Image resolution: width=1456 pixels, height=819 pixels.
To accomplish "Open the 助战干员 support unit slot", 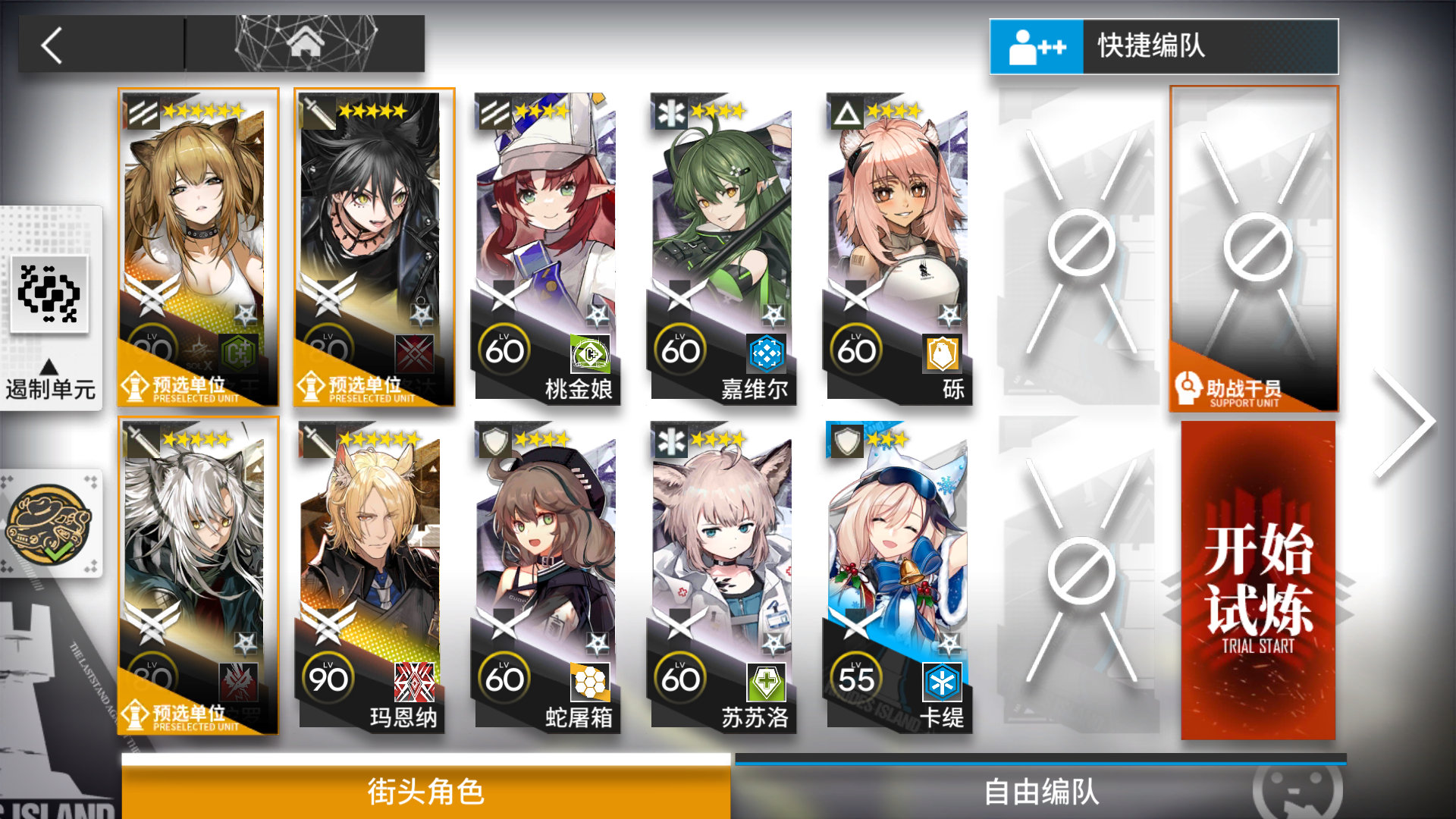I will (1255, 250).
